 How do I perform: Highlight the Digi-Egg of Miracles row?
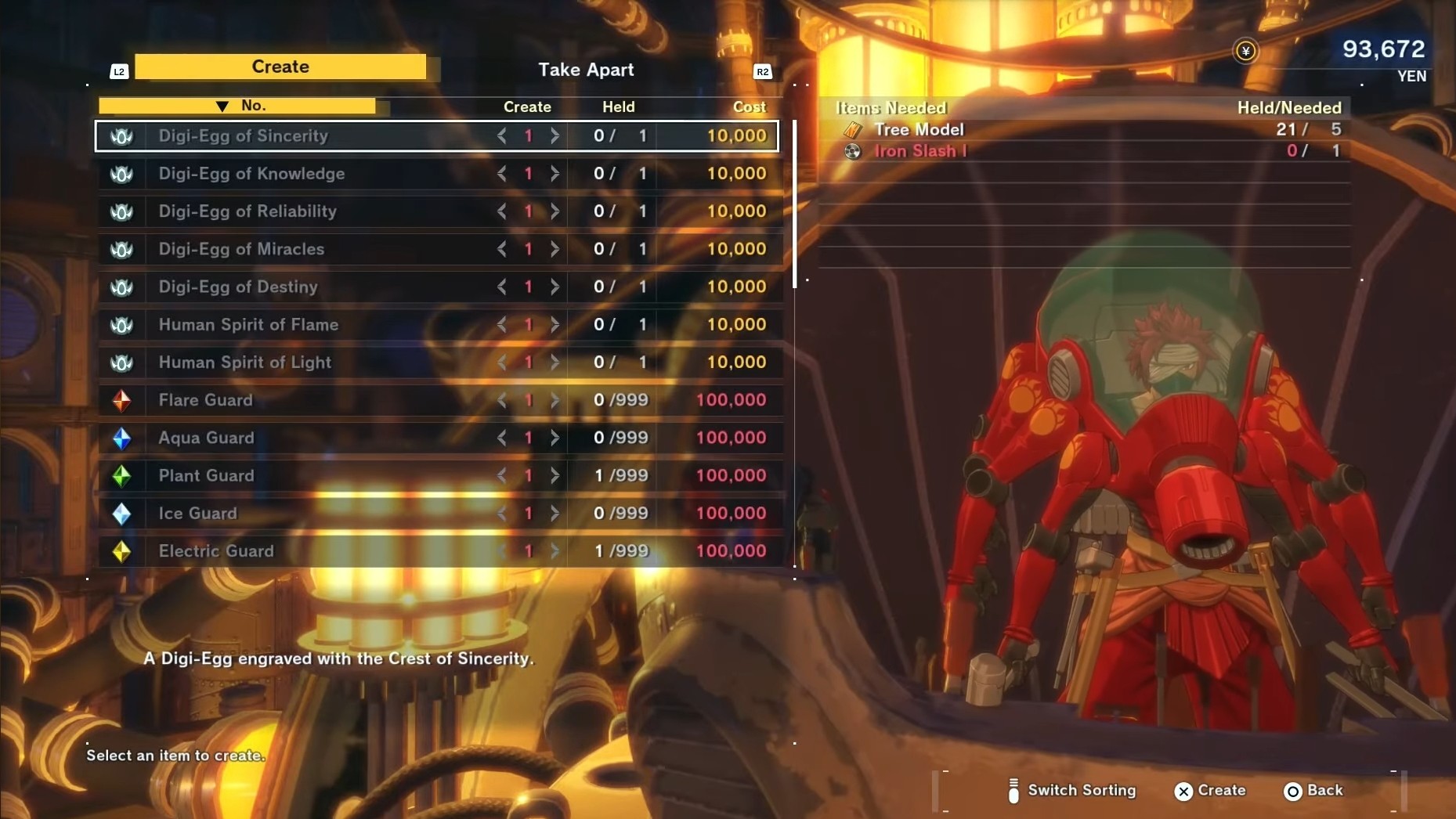(x=241, y=249)
